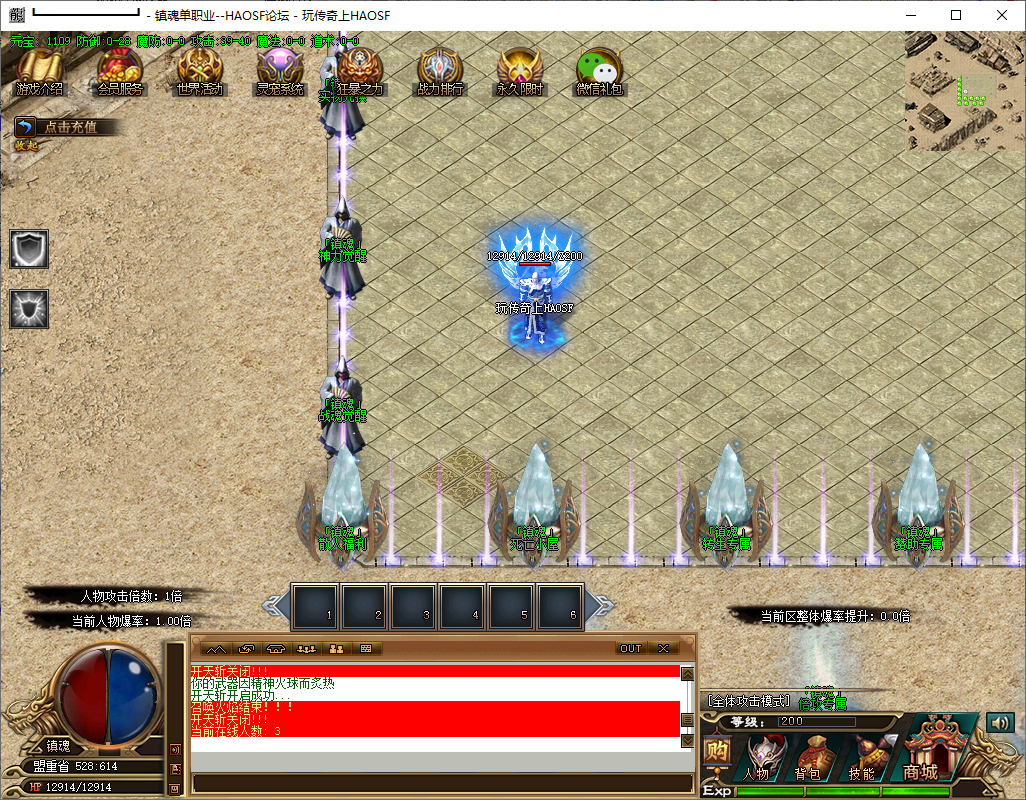This screenshot has width=1026, height=800.
Task: Click the OUT button on the chat bar
Action: pyautogui.click(x=631, y=648)
